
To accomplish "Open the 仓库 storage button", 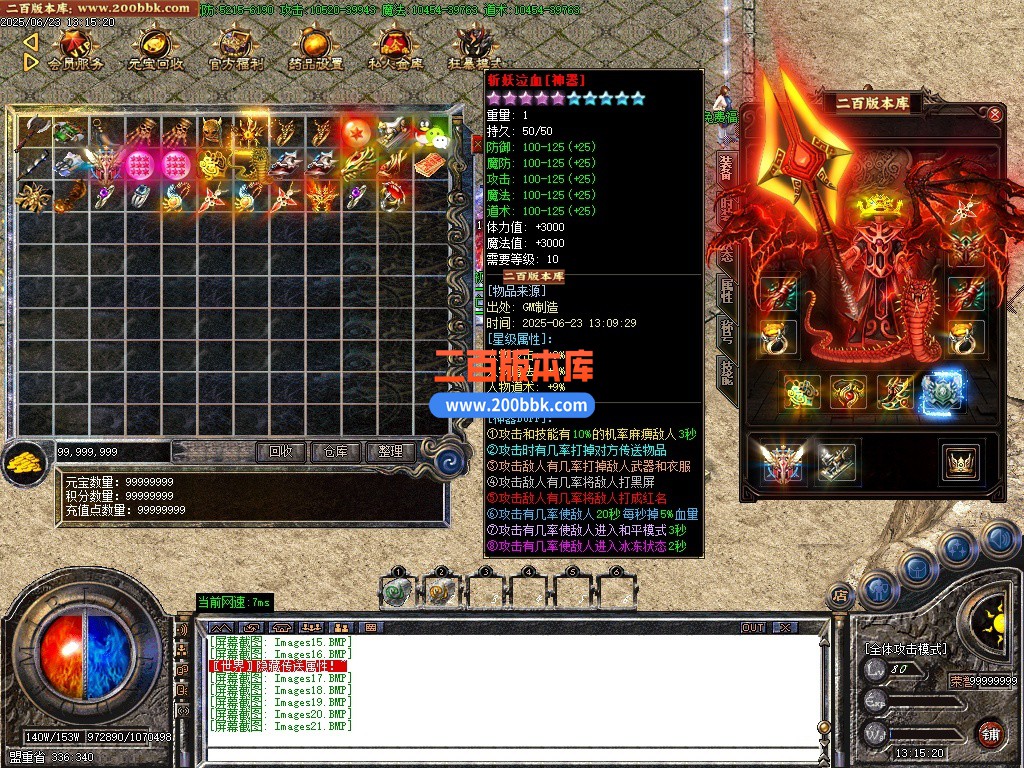I will click(x=334, y=452).
